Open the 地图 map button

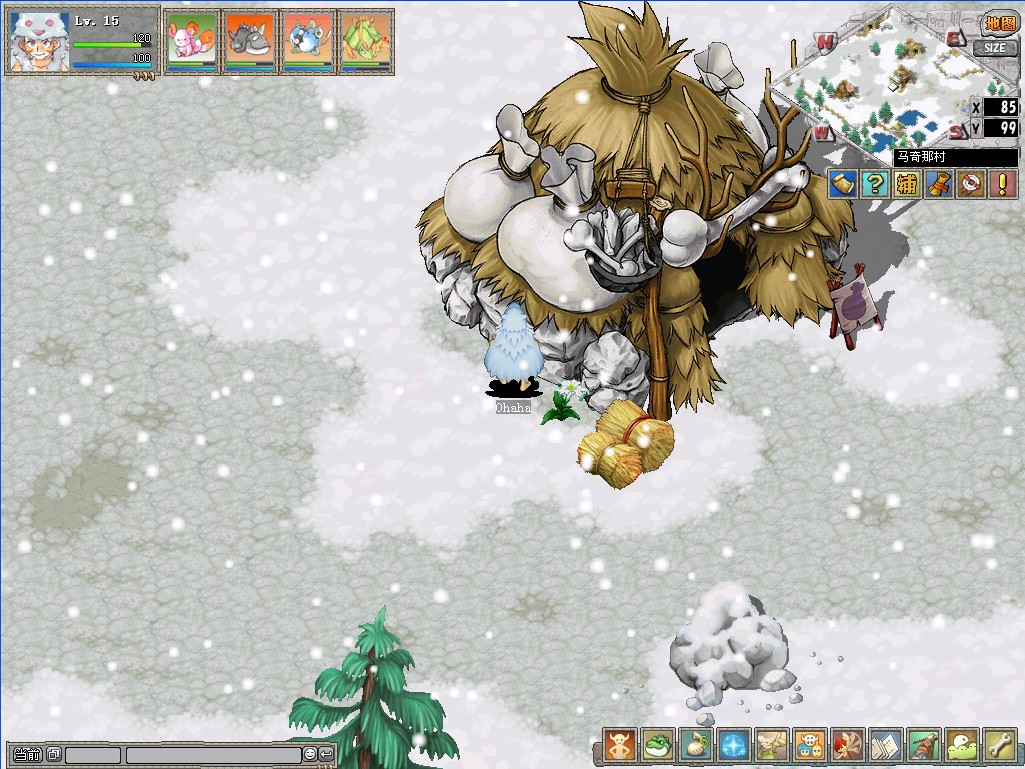(x=998, y=23)
